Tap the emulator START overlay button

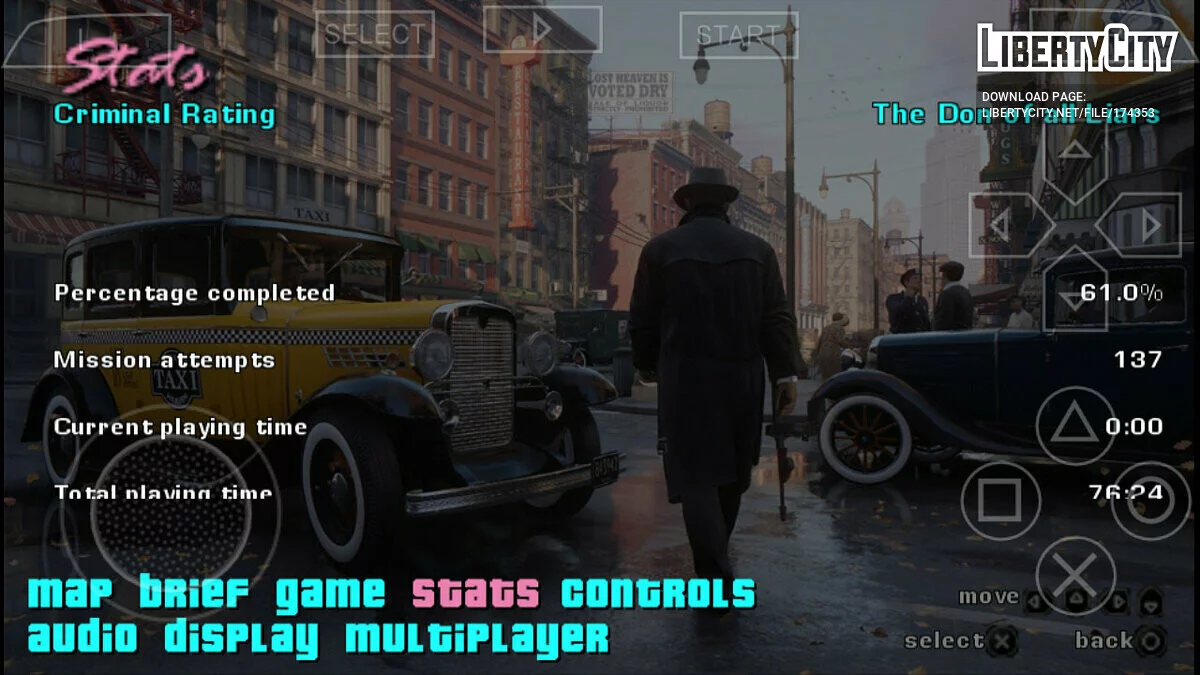click(738, 35)
